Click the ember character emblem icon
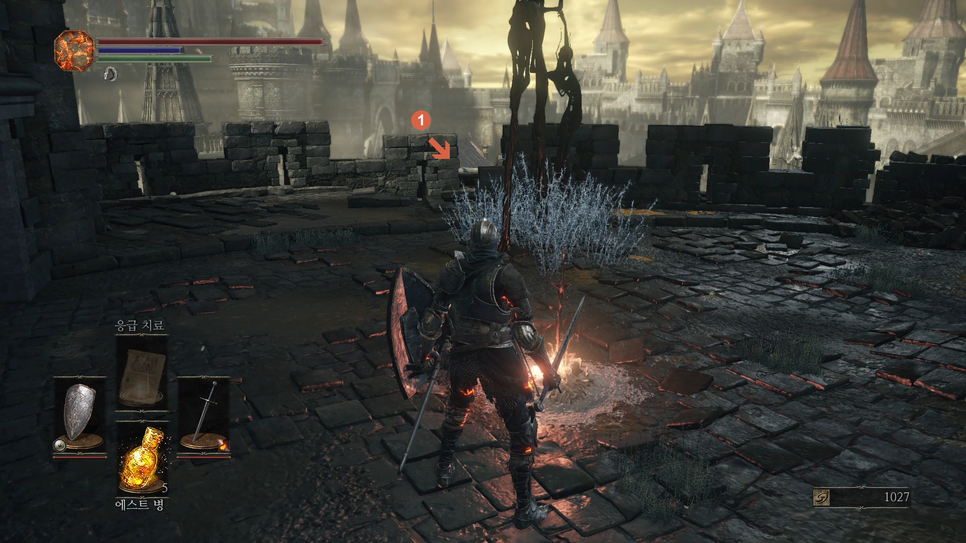This screenshot has height=543, width=966. point(74,51)
